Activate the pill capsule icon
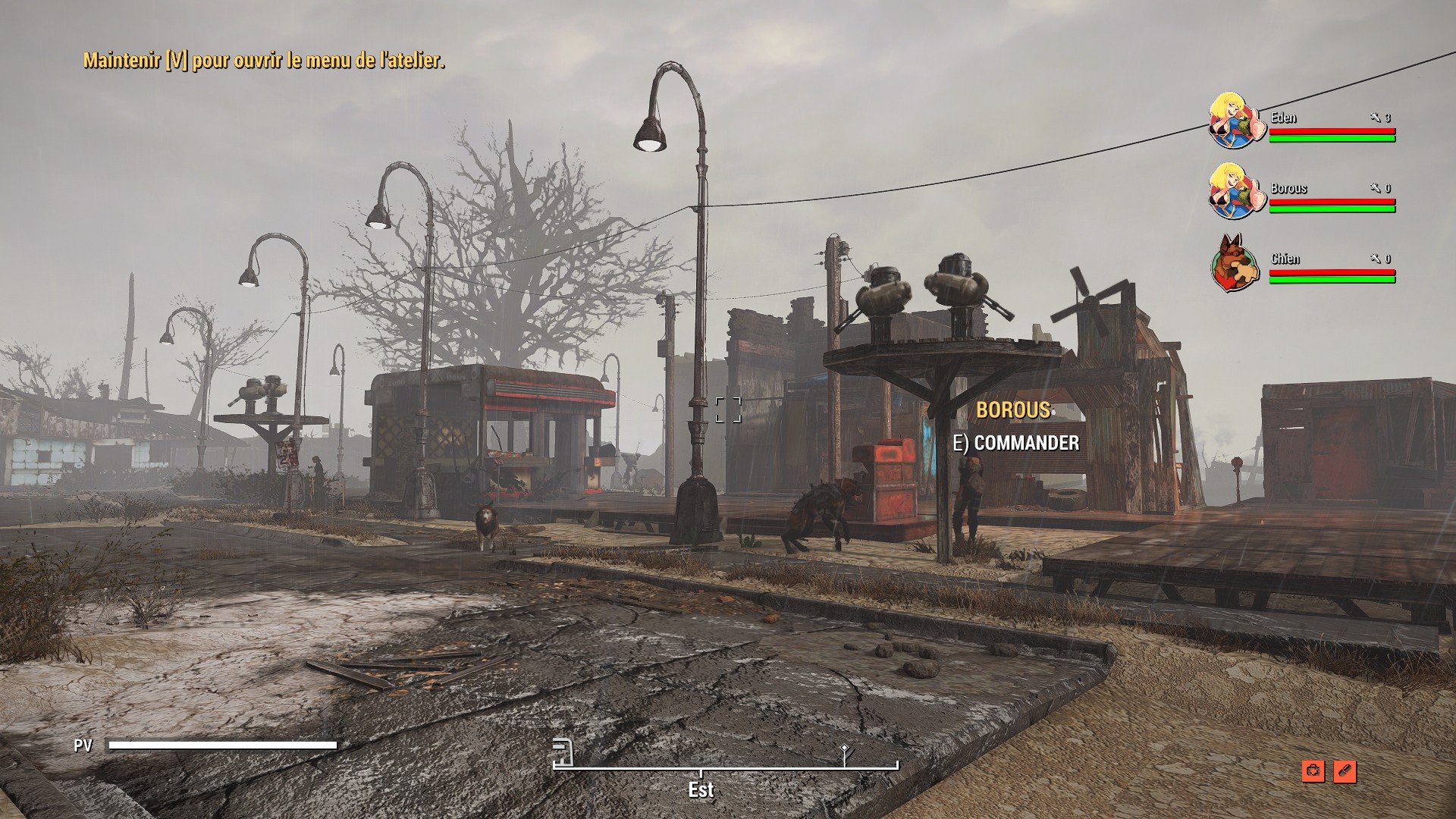The width and height of the screenshot is (1456, 819). [1344, 771]
